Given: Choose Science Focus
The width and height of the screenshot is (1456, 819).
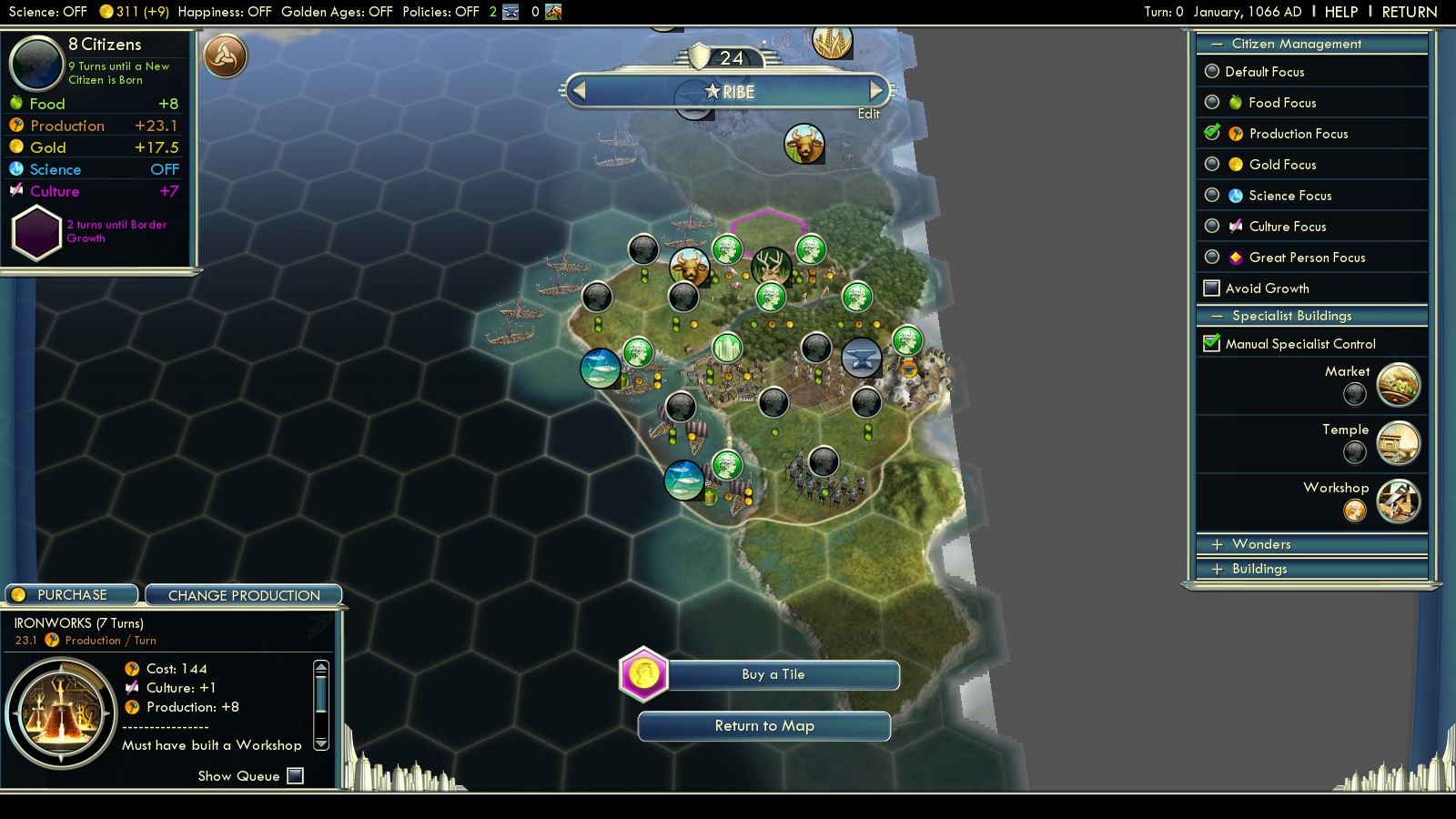Looking at the screenshot, I should [1212, 196].
